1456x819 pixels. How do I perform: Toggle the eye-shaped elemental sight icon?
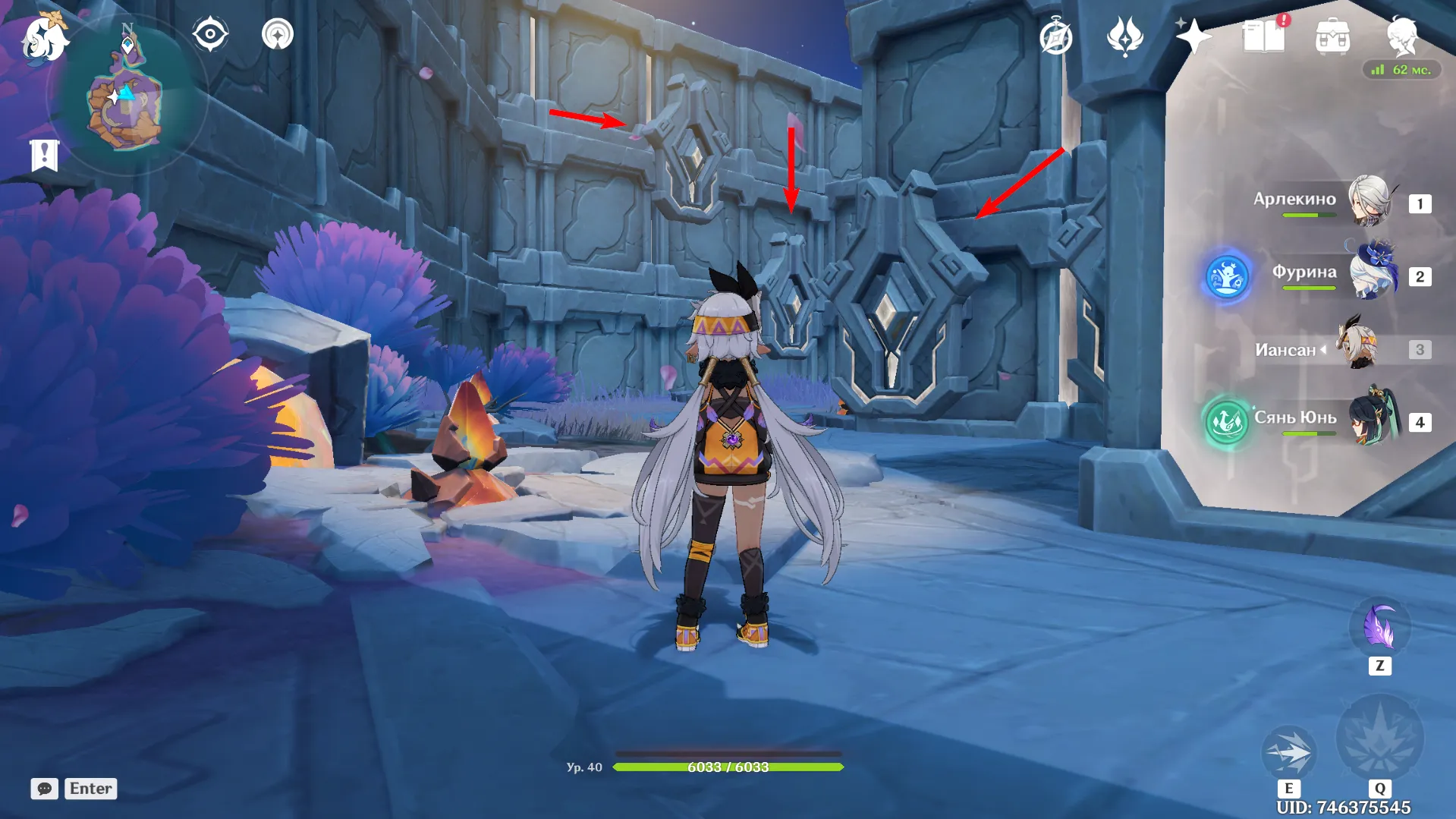209,35
